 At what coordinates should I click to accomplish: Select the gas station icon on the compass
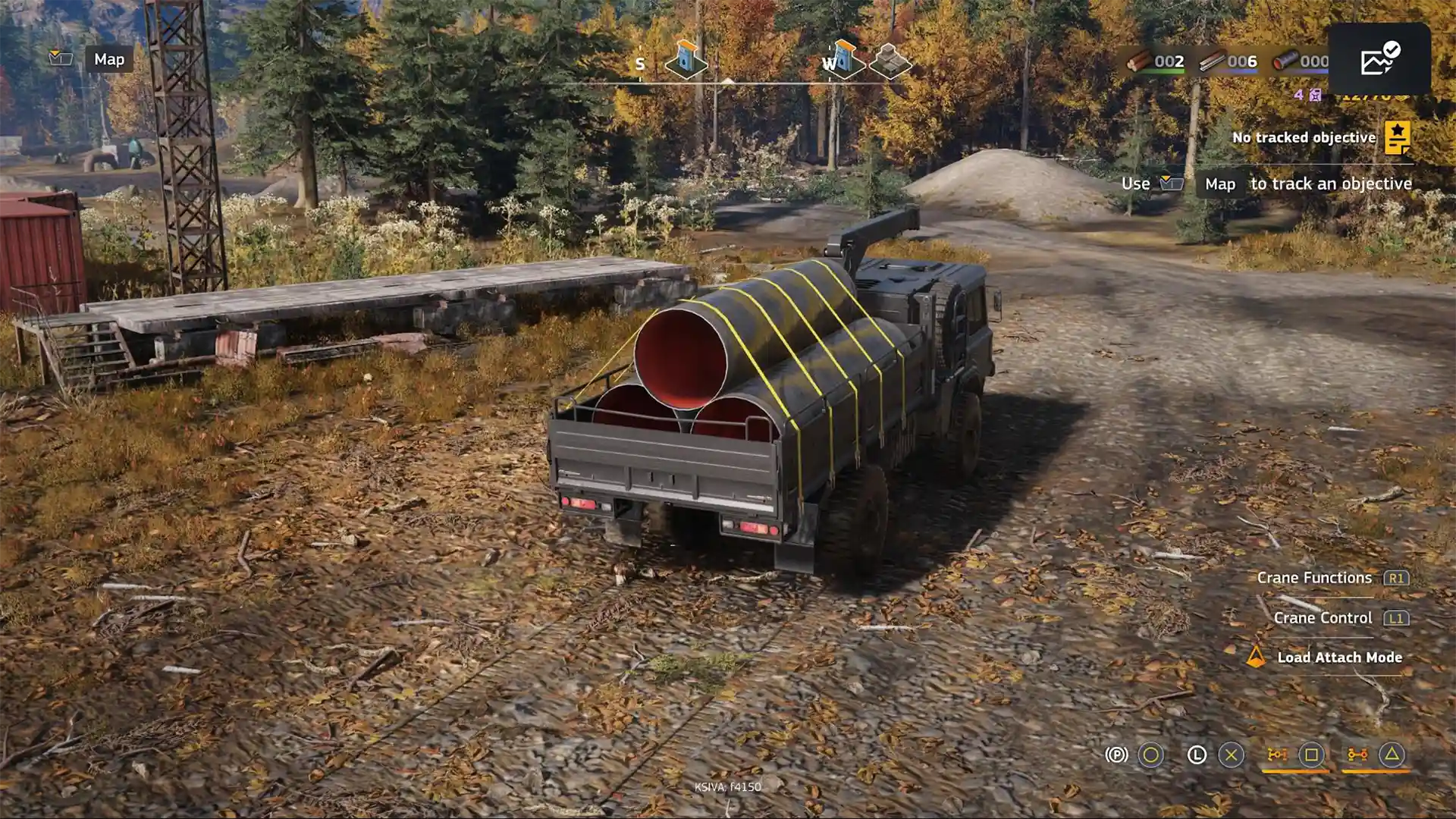tap(687, 61)
